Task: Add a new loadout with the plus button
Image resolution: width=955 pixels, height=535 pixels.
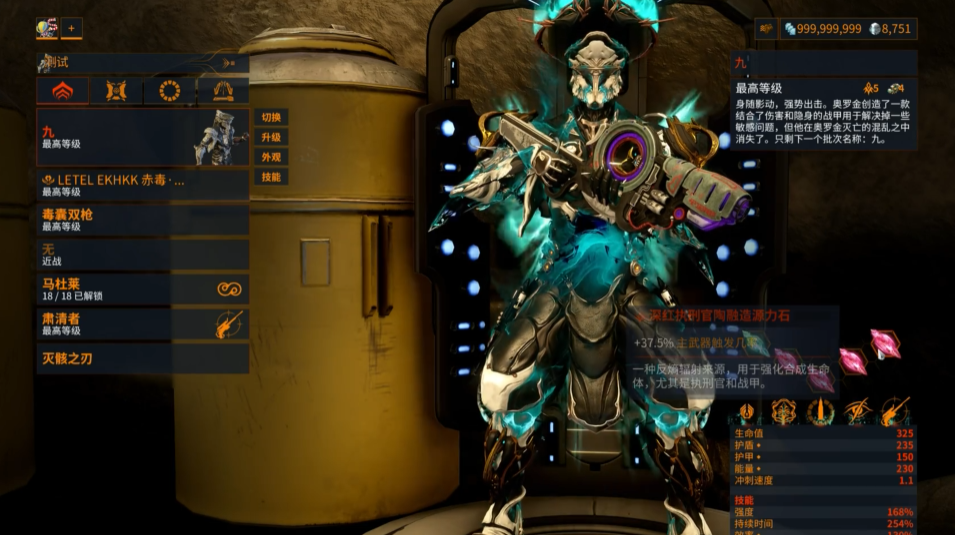Action: click(x=72, y=28)
